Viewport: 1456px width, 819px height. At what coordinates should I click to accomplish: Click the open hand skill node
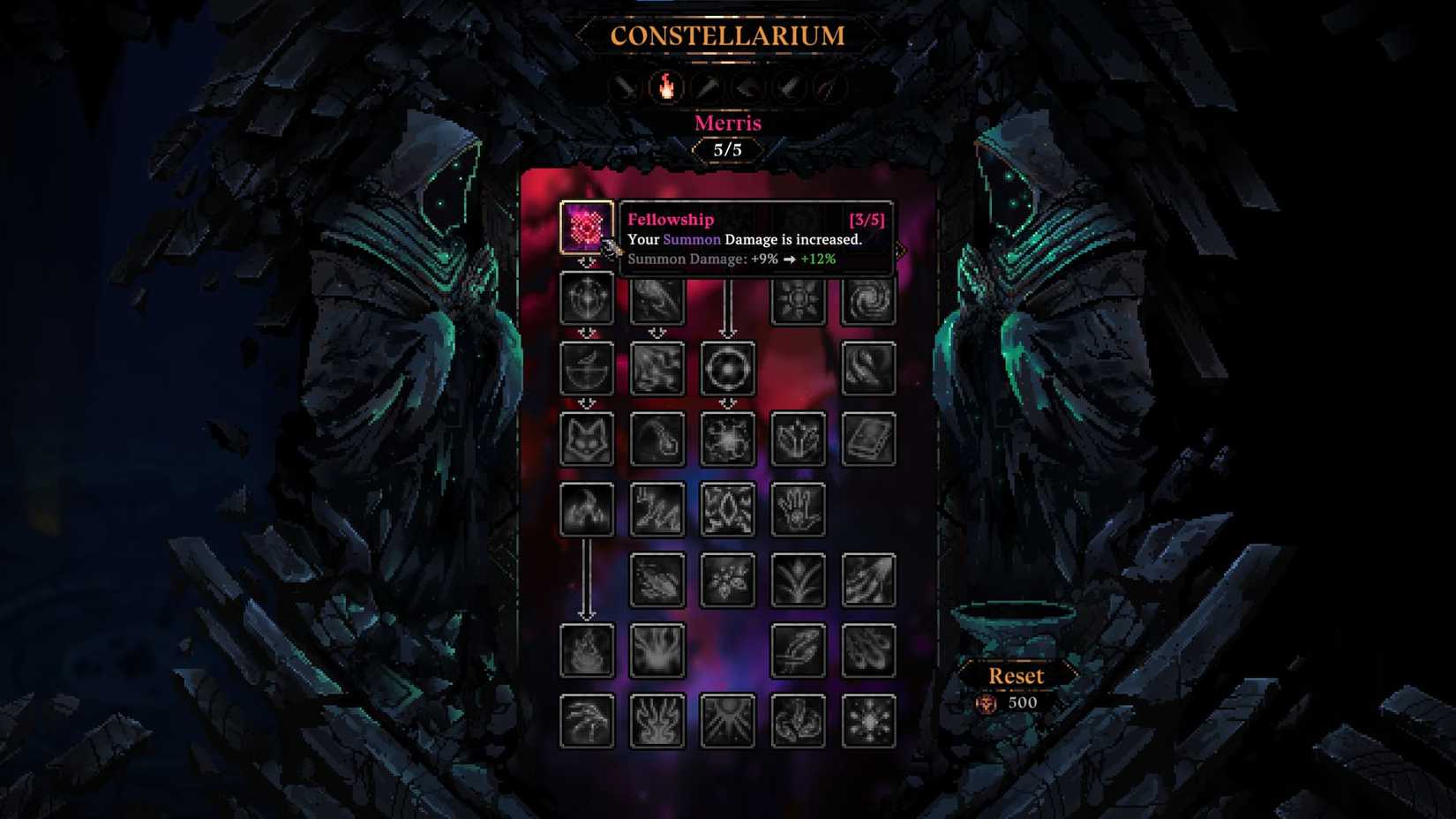click(799, 509)
